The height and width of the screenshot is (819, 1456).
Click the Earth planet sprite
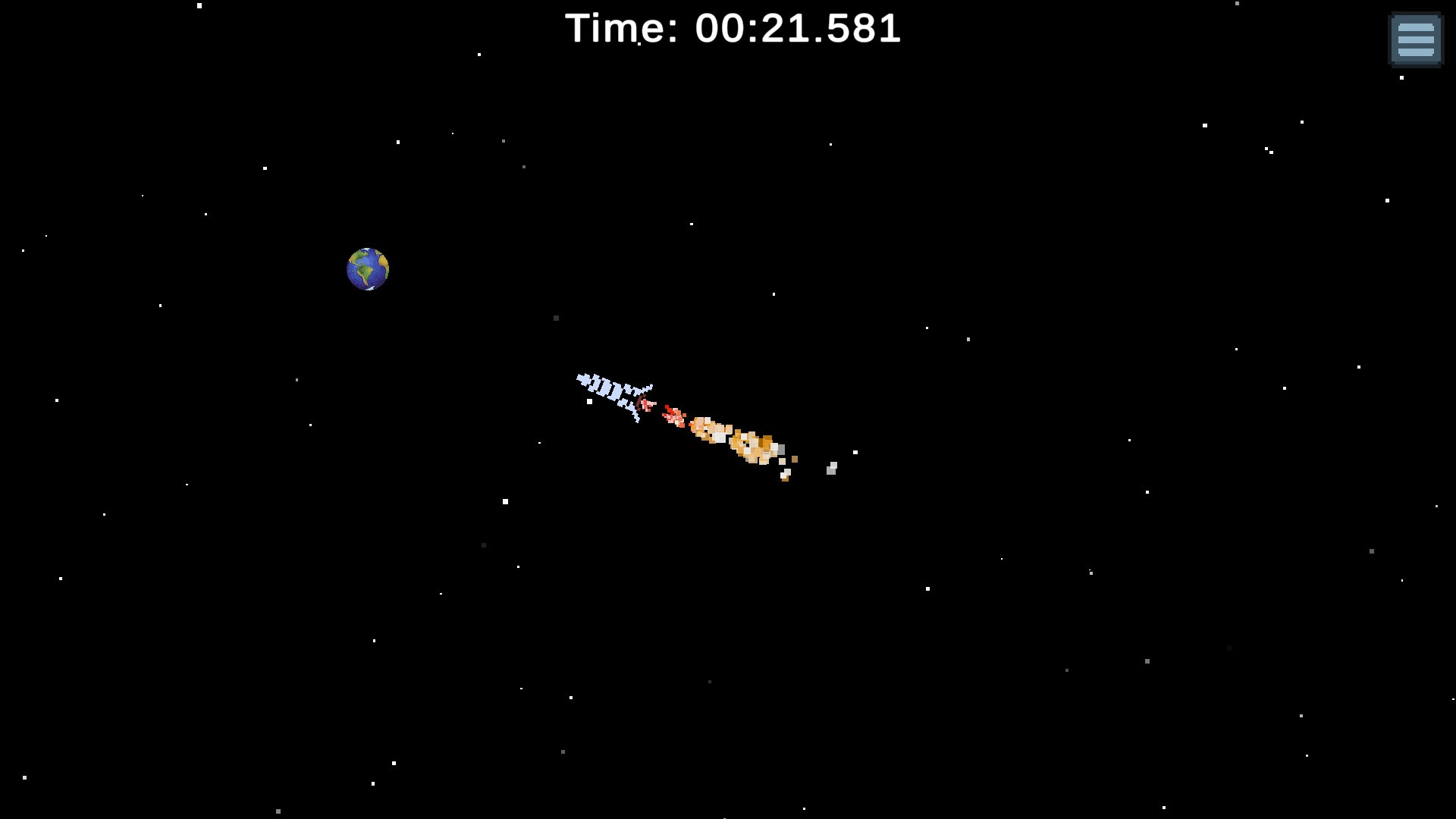(x=369, y=268)
